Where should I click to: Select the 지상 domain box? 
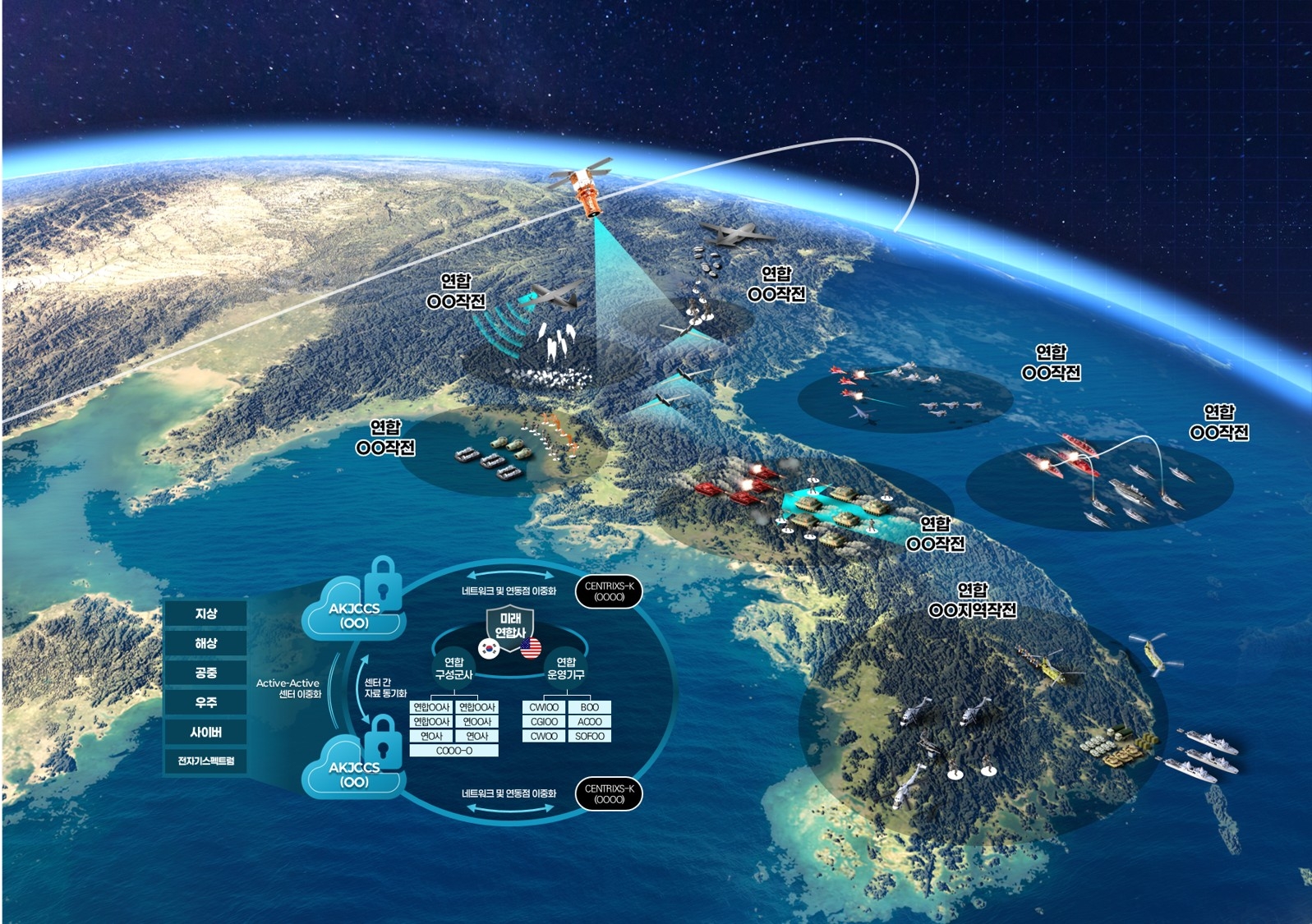click(205, 614)
